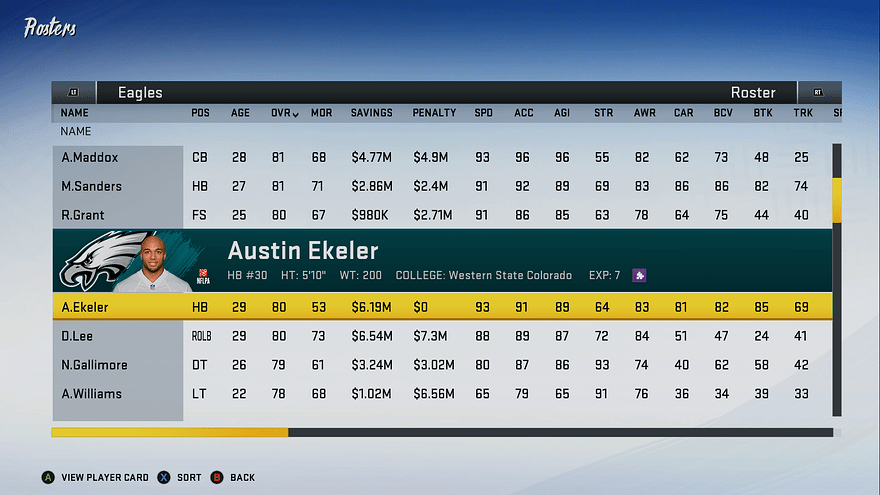Click the horizontal stats scrollbar
This screenshot has width=880, height=495.
(170, 433)
